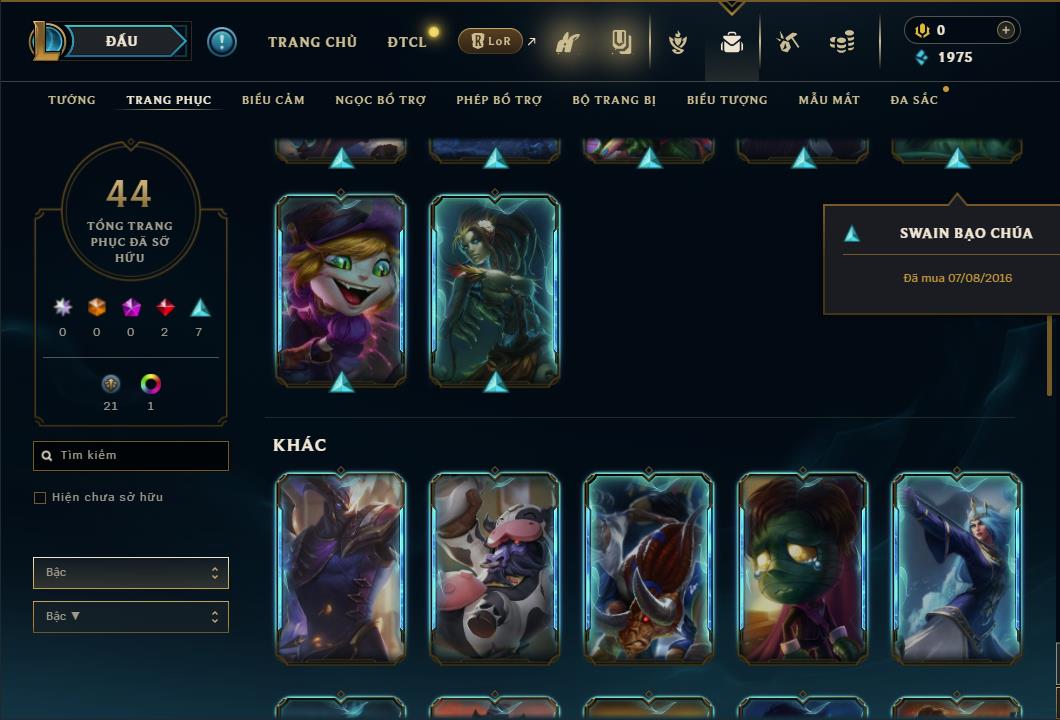The width and height of the screenshot is (1060, 720).
Task: Click the Tìm kiếm search field
Action: pyautogui.click(x=131, y=456)
